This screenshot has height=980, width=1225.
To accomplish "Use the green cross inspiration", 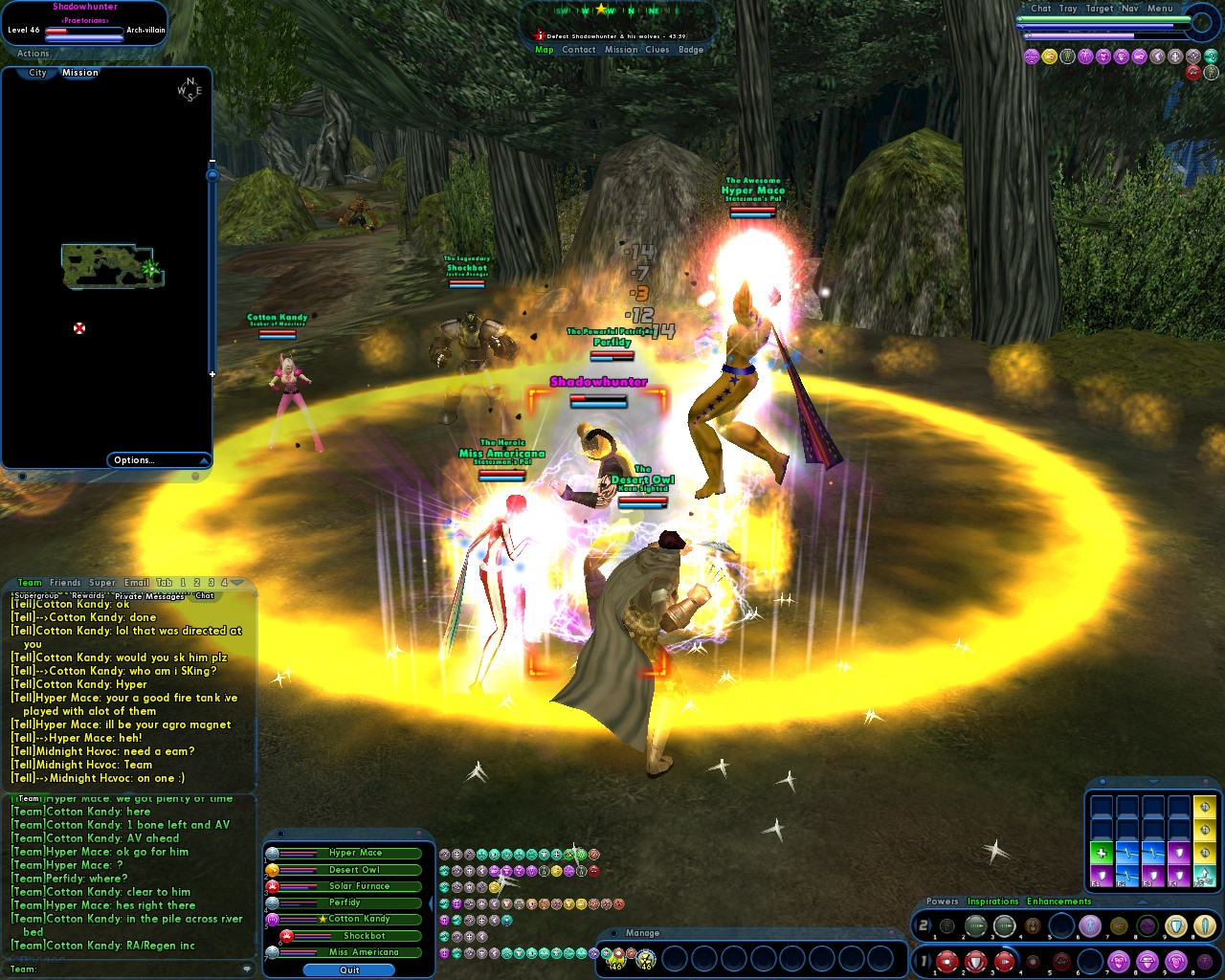I will 1102,853.
